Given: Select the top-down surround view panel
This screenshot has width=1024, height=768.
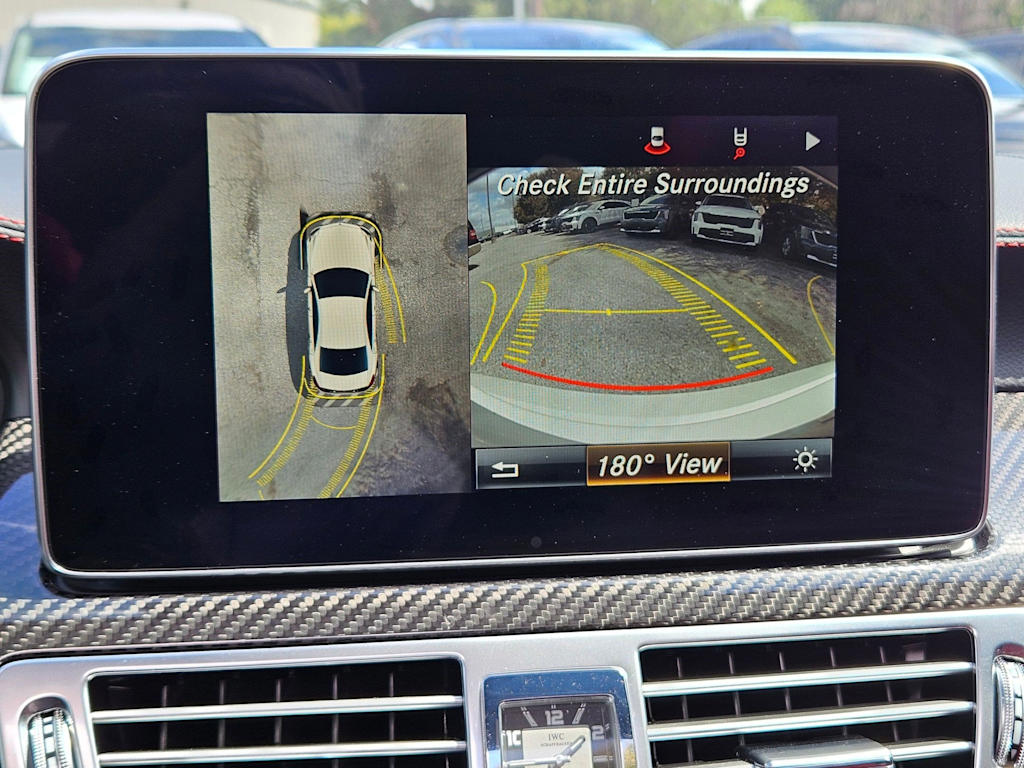Looking at the screenshot, I should 337,306.
